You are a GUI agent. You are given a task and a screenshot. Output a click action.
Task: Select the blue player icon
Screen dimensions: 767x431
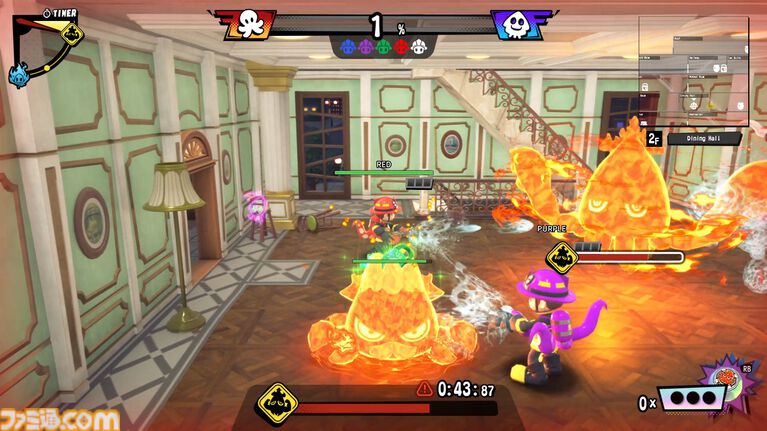(x=347, y=45)
